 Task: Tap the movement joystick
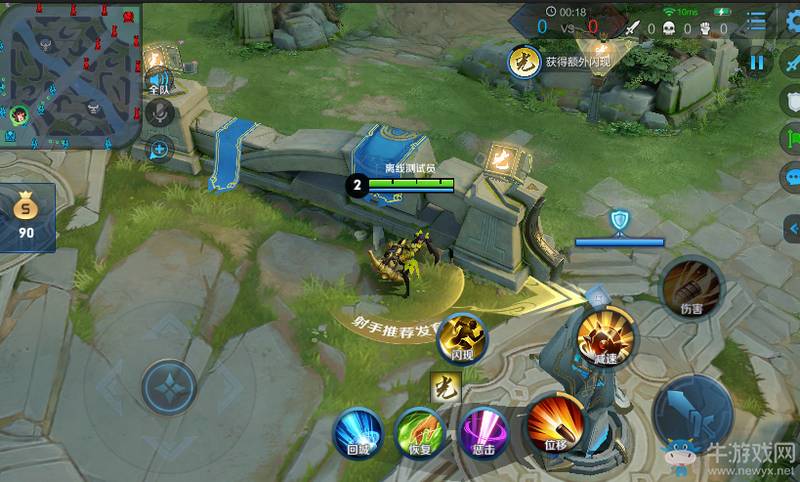168,388
